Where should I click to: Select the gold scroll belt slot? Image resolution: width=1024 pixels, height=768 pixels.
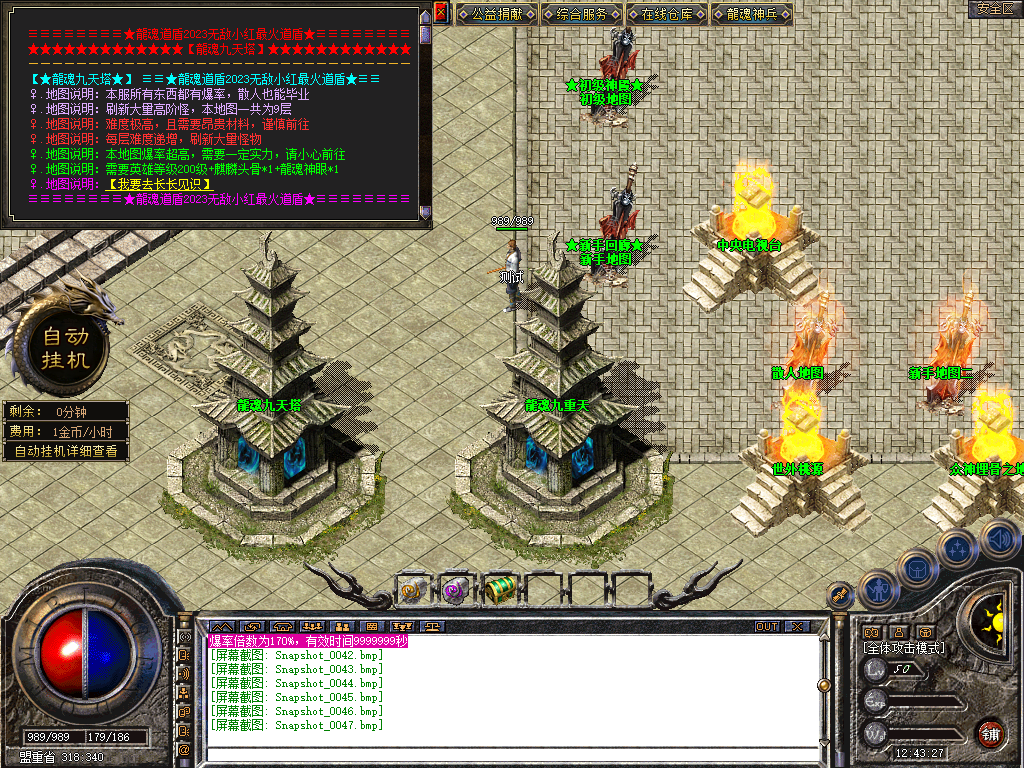click(412, 590)
